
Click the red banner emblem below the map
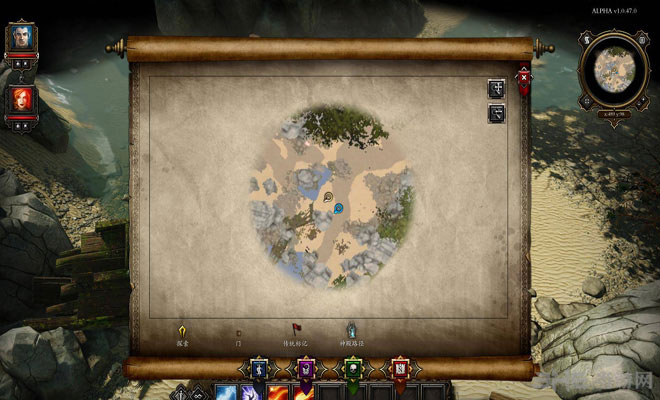400,369
